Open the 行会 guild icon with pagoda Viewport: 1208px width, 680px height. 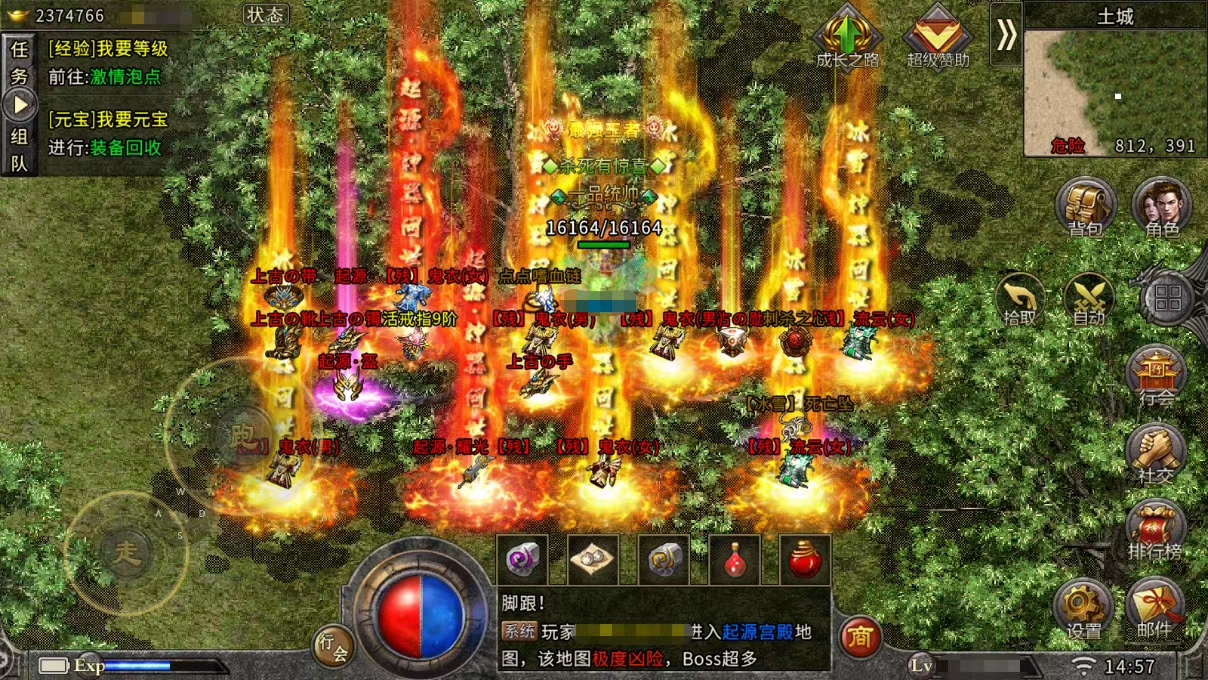1157,375
